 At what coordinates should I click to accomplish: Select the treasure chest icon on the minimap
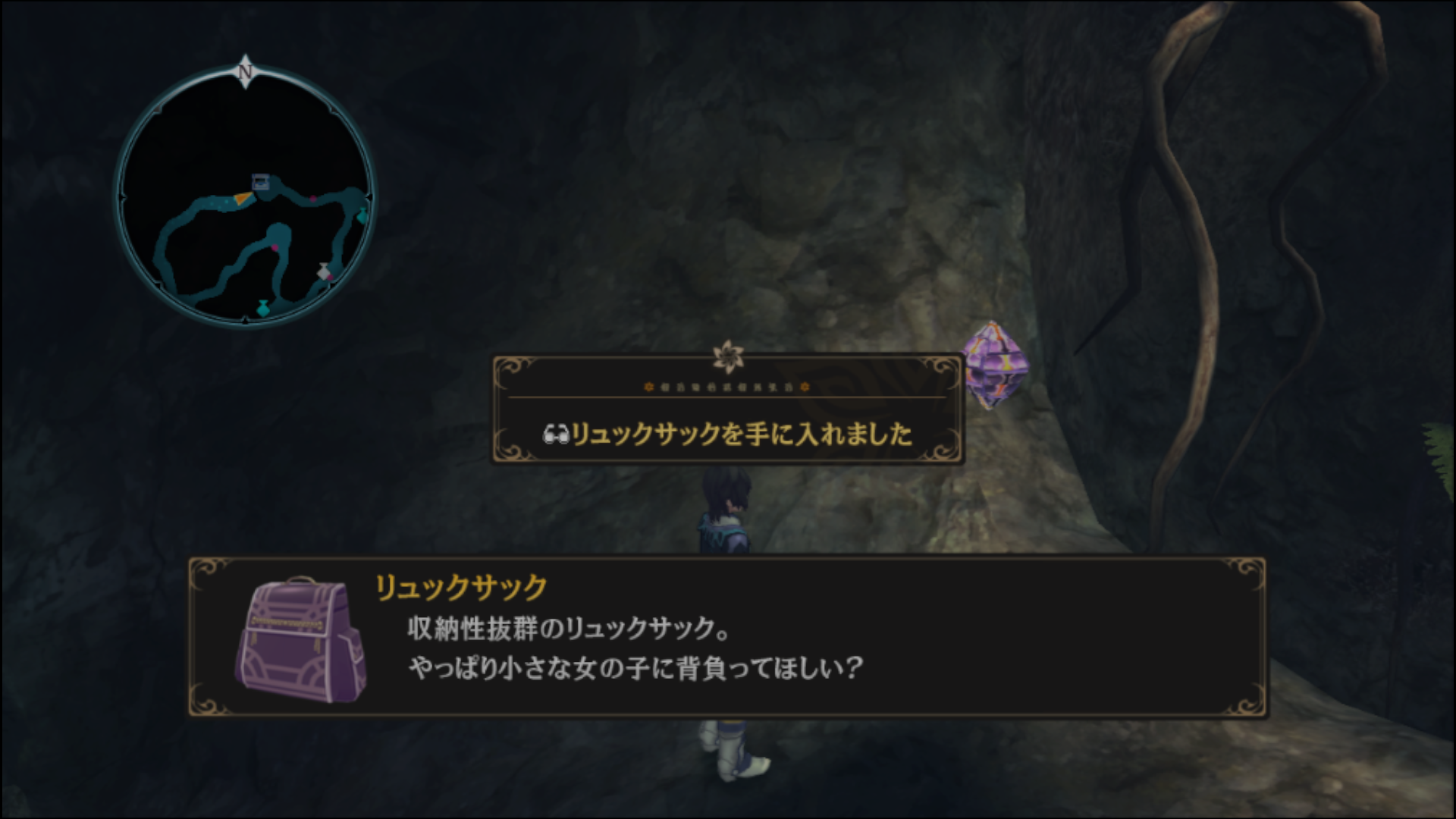pos(259,180)
